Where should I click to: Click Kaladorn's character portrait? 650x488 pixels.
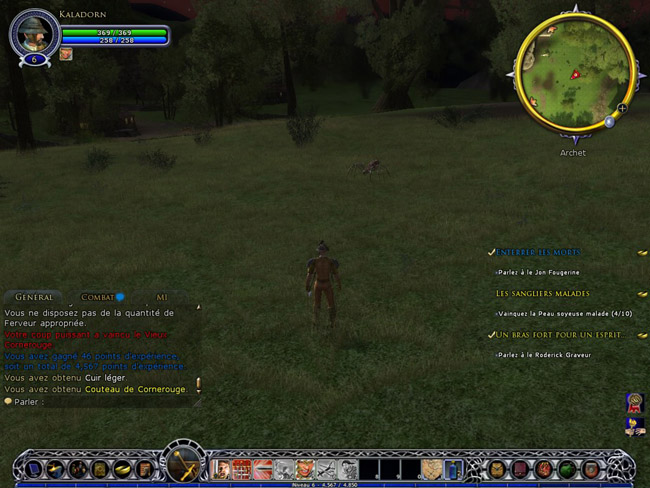(x=34, y=34)
